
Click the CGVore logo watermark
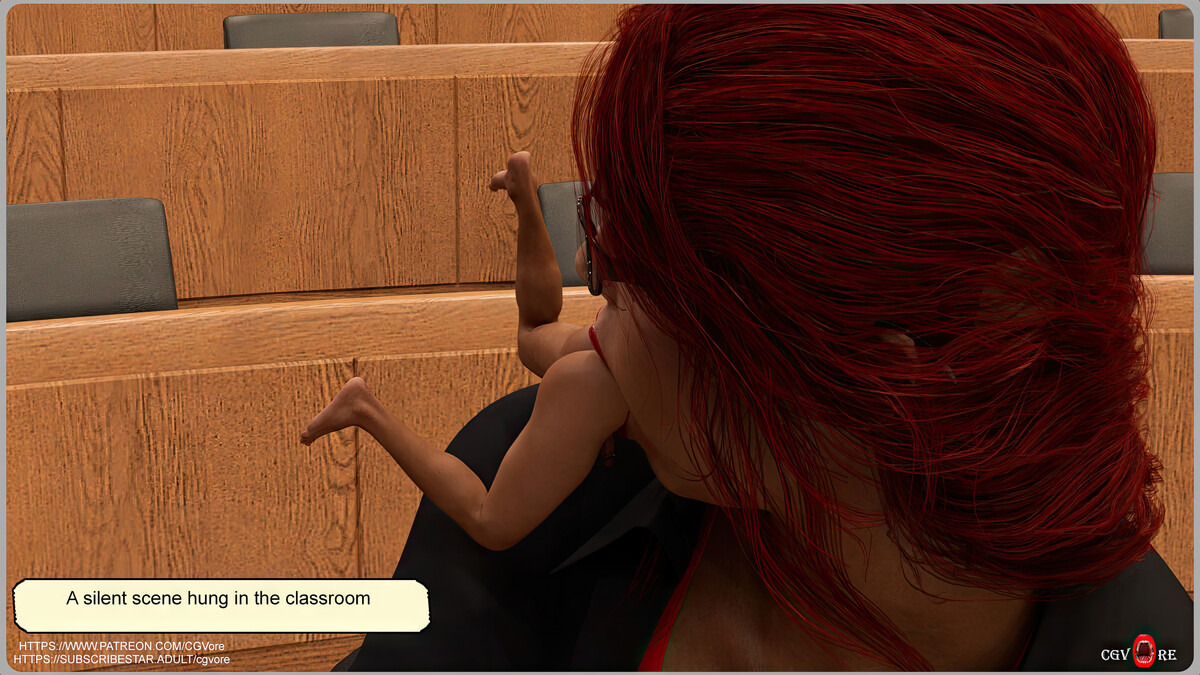click(x=1139, y=654)
